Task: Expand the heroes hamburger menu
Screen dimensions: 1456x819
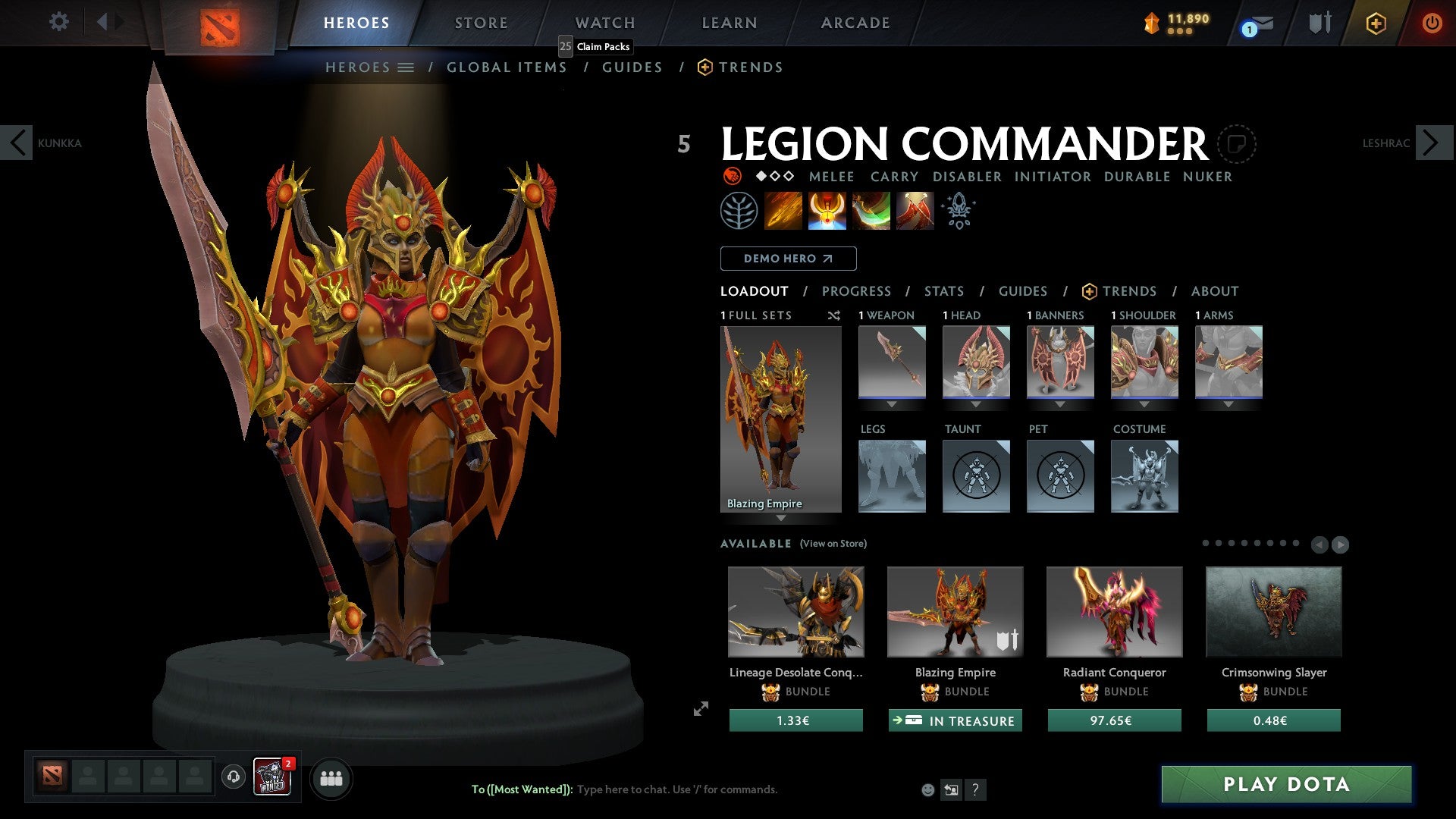Action: pos(407,67)
